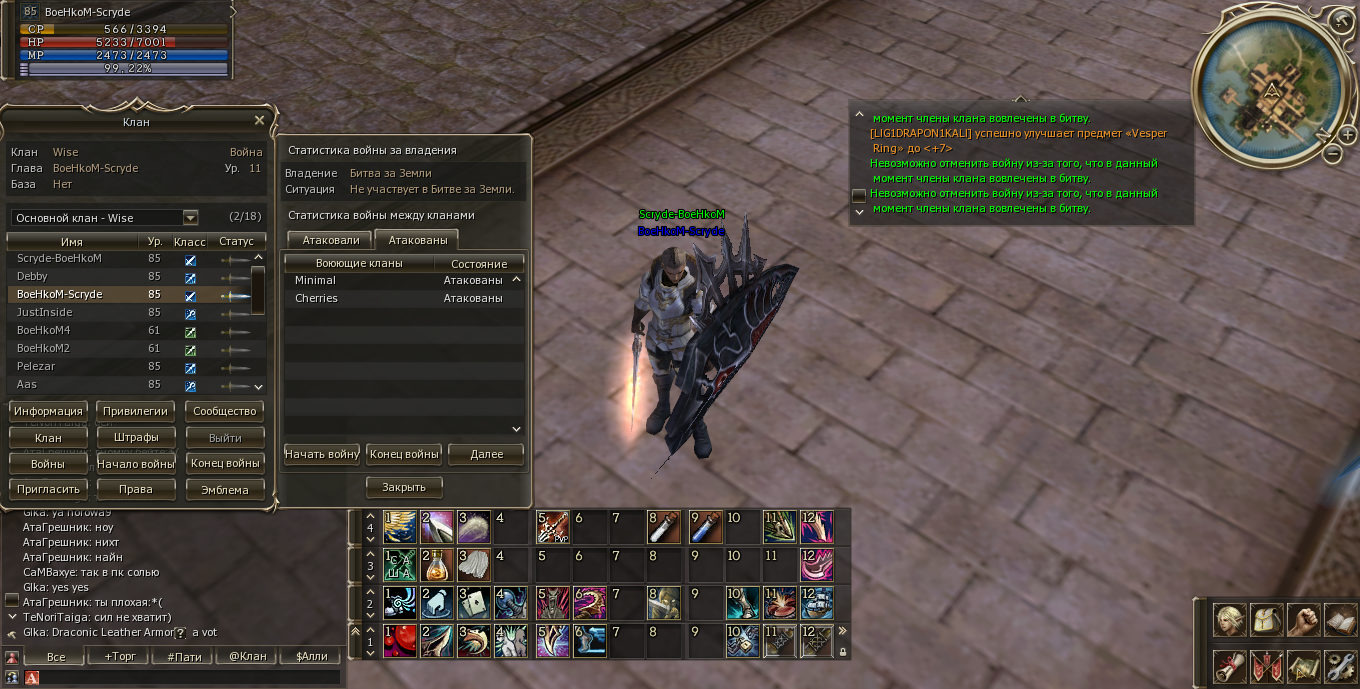
Task: Click the Пригласить button
Action: (48, 490)
